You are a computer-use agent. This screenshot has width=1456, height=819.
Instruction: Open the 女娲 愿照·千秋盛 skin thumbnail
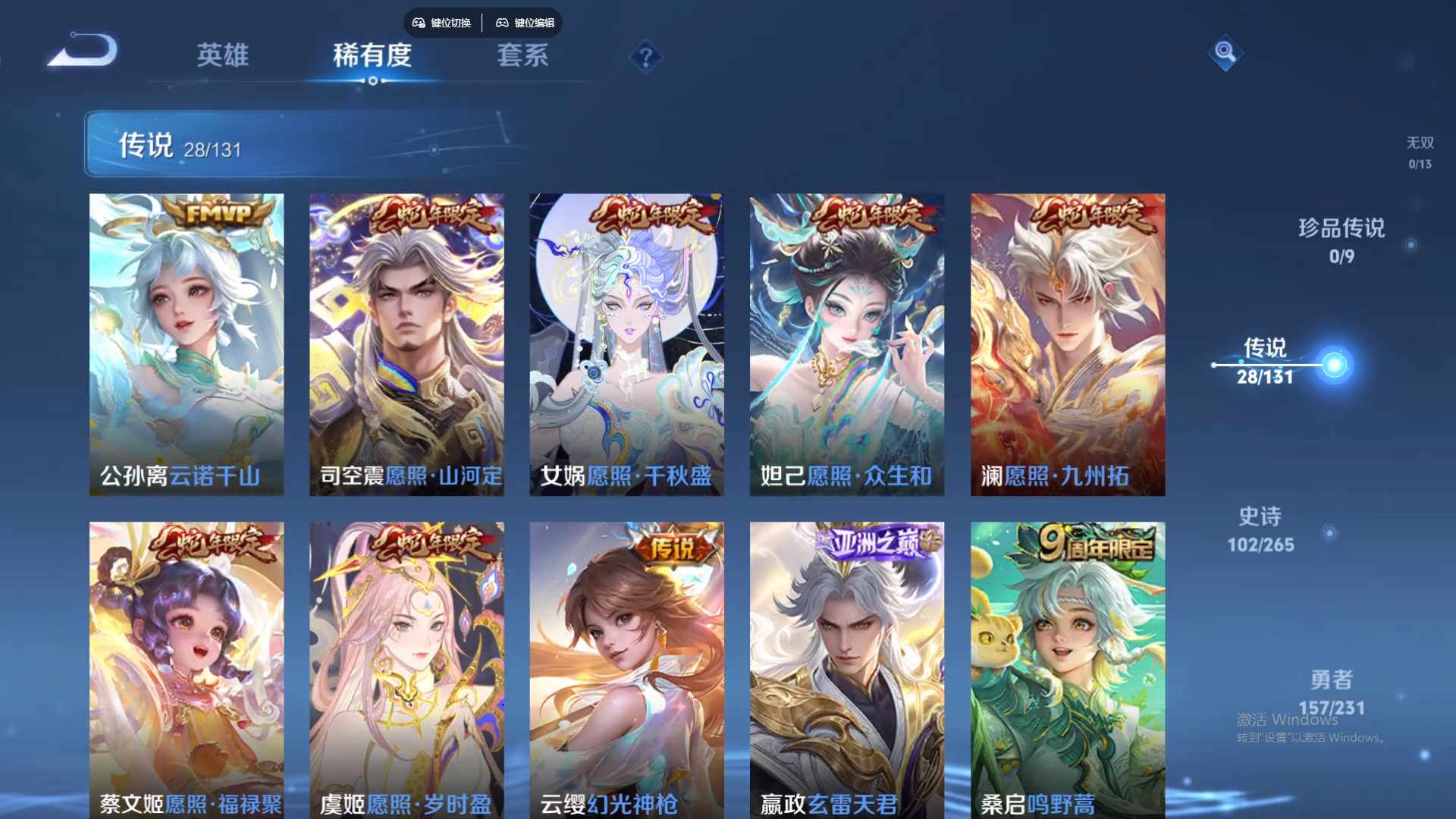click(626, 341)
